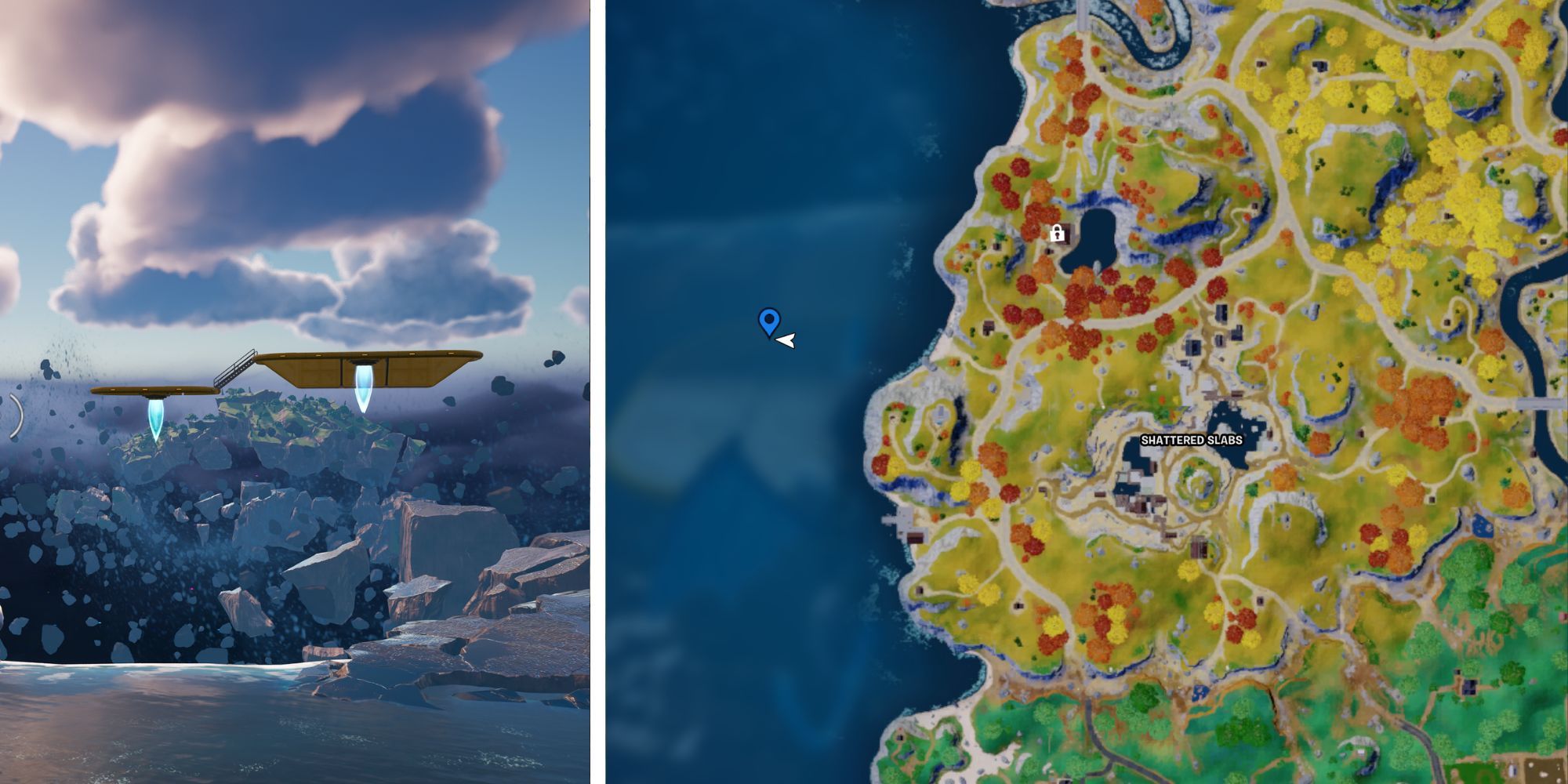Click the tiny building icon below the vault lock
Viewport: 1568px width, 784px height.
point(1048,251)
